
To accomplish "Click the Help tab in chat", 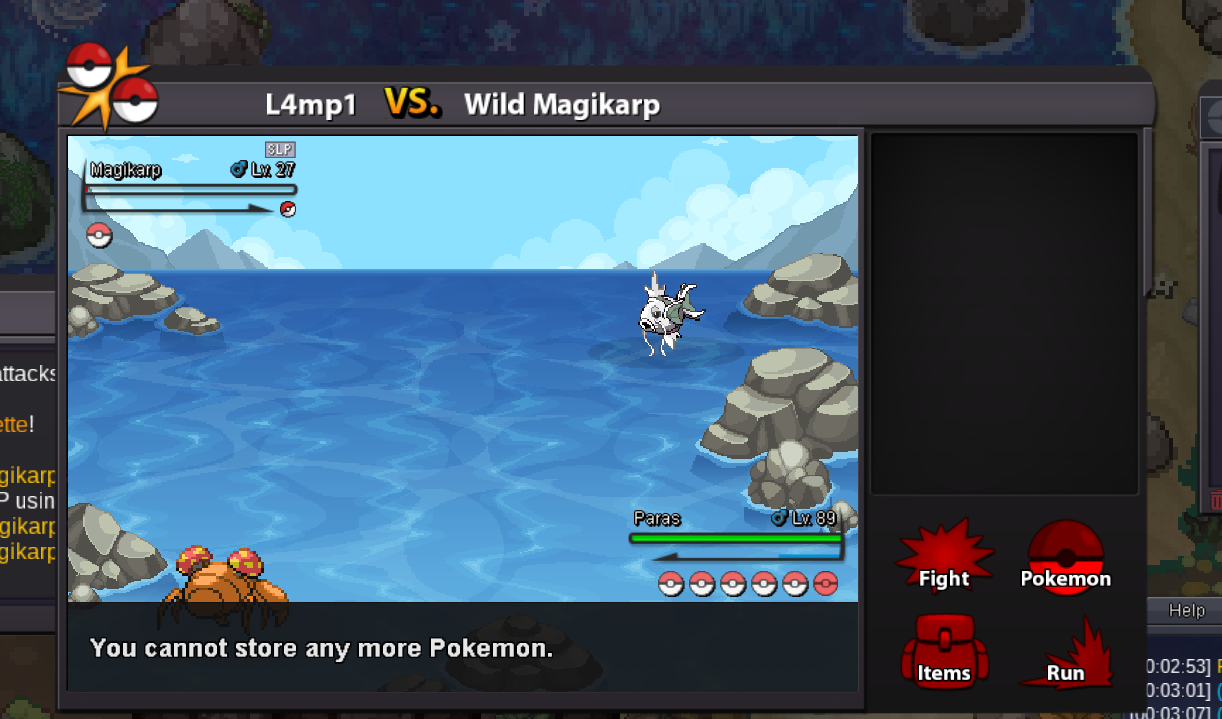I will 1187,610.
